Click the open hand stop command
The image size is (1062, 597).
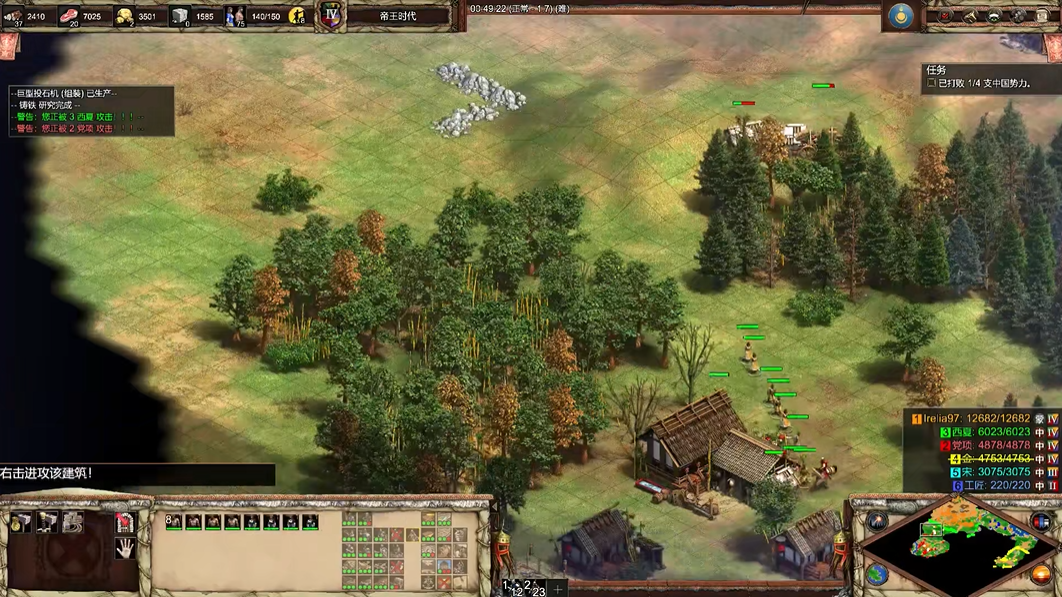pos(125,547)
